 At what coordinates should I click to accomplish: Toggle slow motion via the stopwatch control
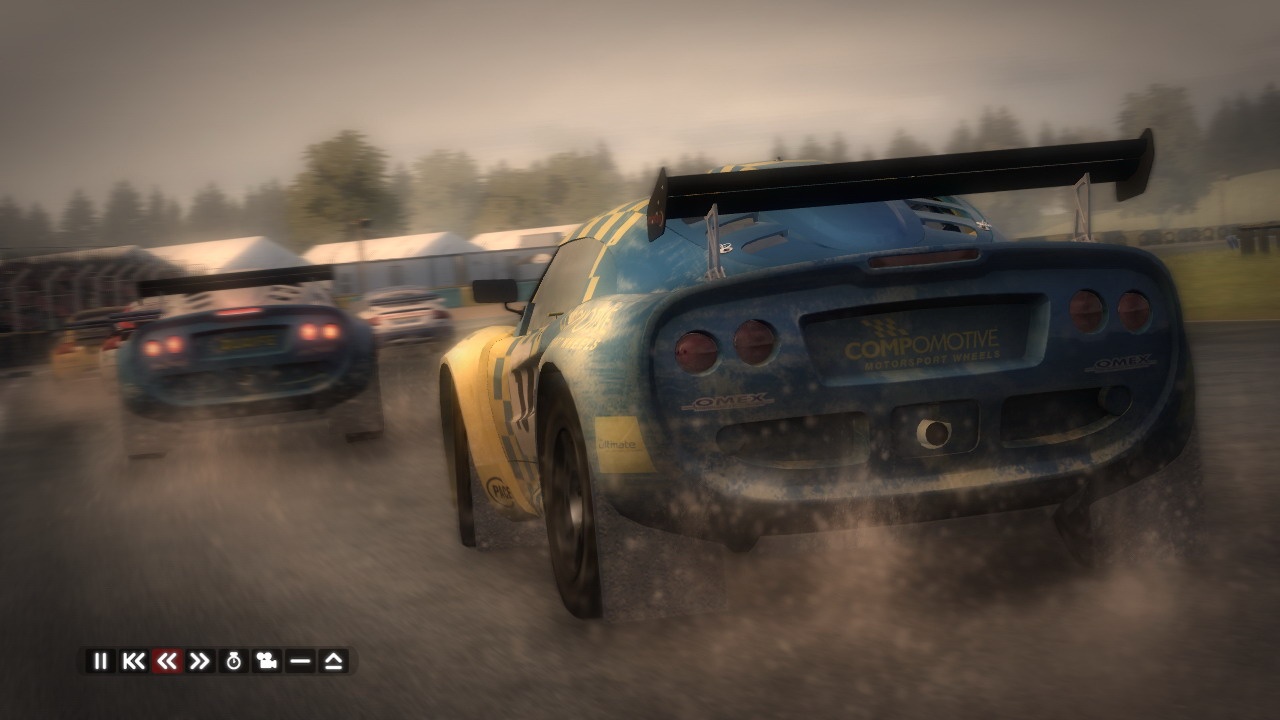[x=236, y=660]
